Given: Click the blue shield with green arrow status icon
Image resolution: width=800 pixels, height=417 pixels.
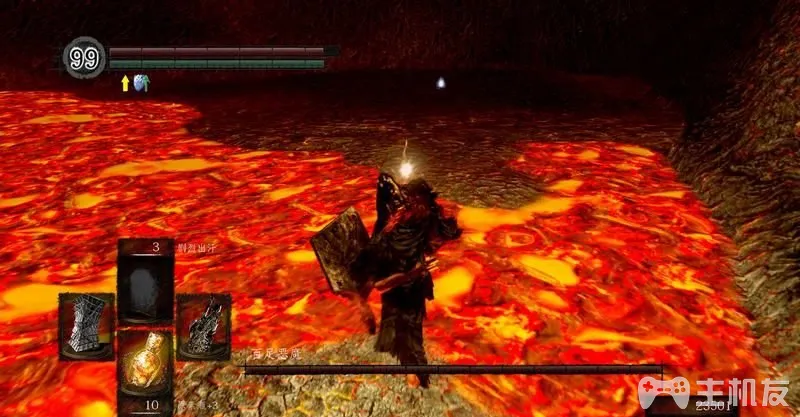Looking at the screenshot, I should pos(139,83).
